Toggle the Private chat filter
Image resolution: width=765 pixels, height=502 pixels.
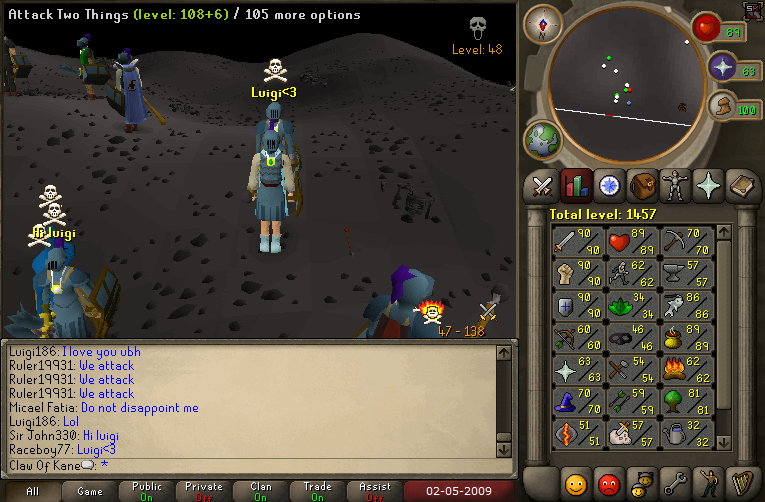204,491
